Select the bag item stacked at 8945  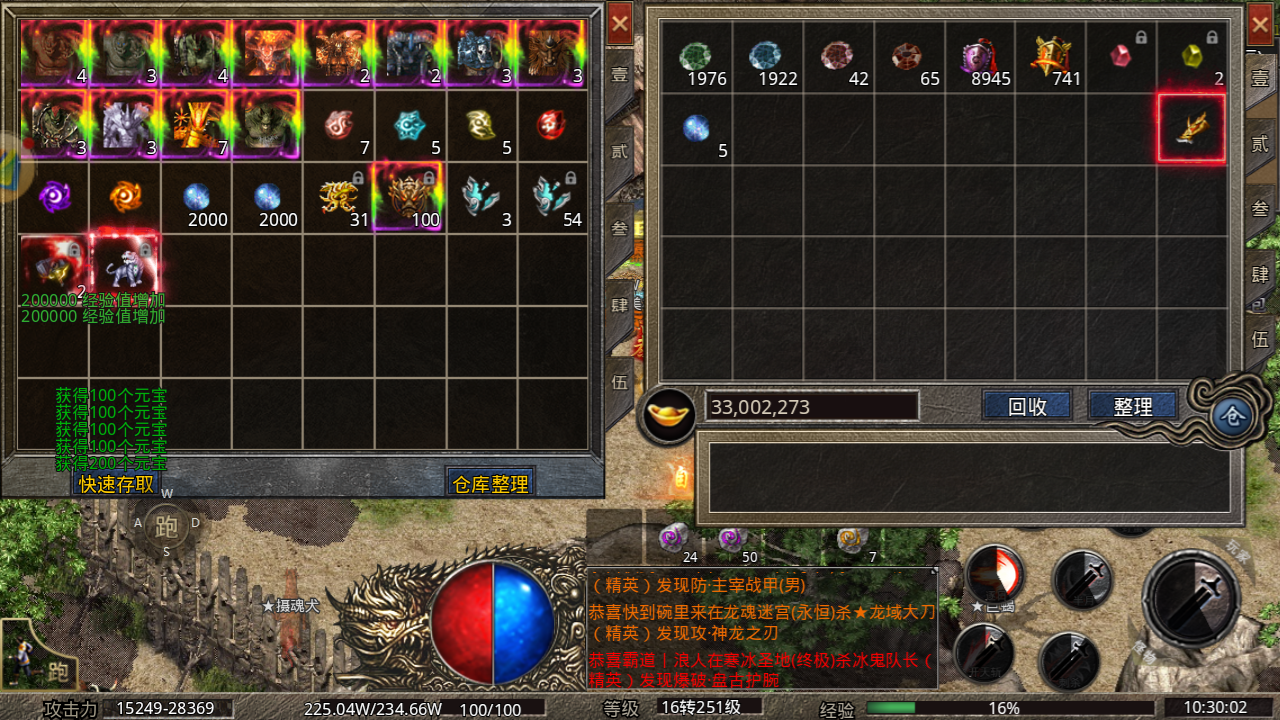pyautogui.click(x=980, y=58)
